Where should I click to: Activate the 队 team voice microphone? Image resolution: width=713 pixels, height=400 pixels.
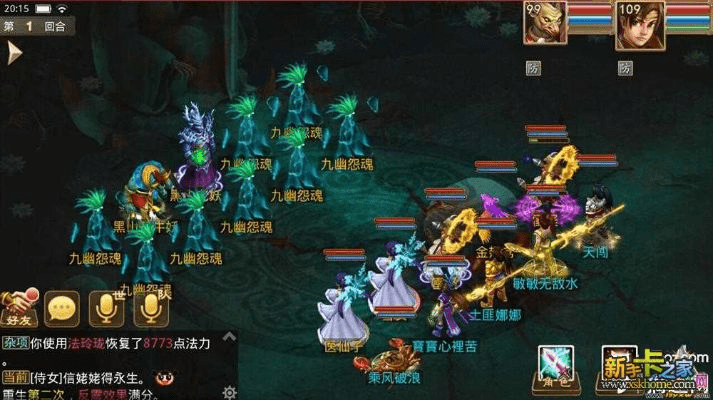click(x=150, y=308)
